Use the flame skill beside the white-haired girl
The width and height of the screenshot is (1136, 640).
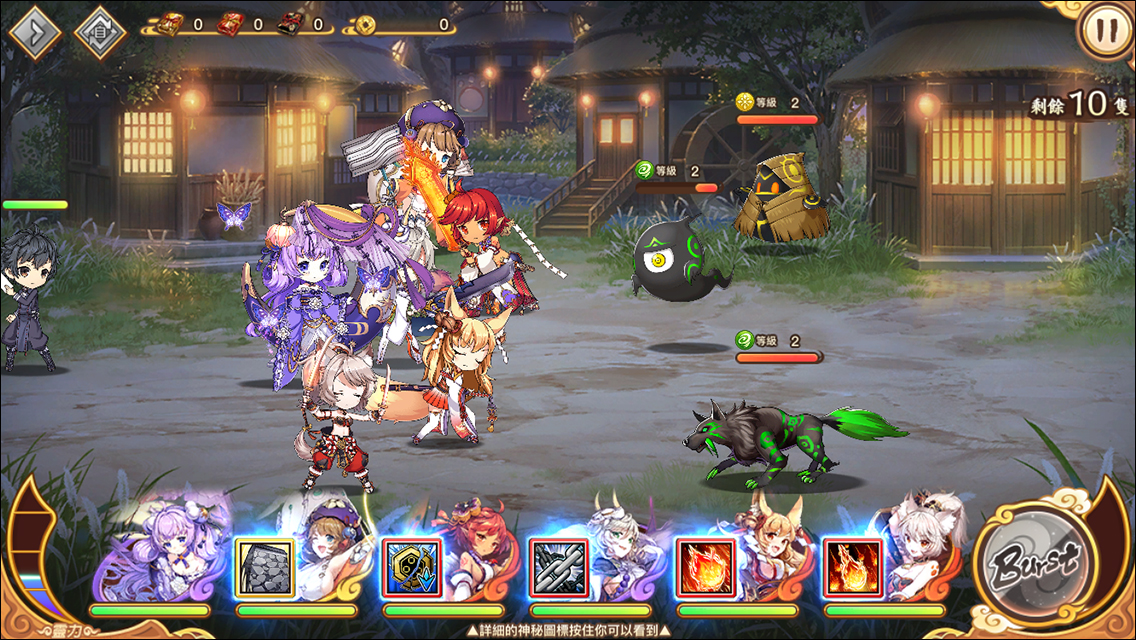852,568
